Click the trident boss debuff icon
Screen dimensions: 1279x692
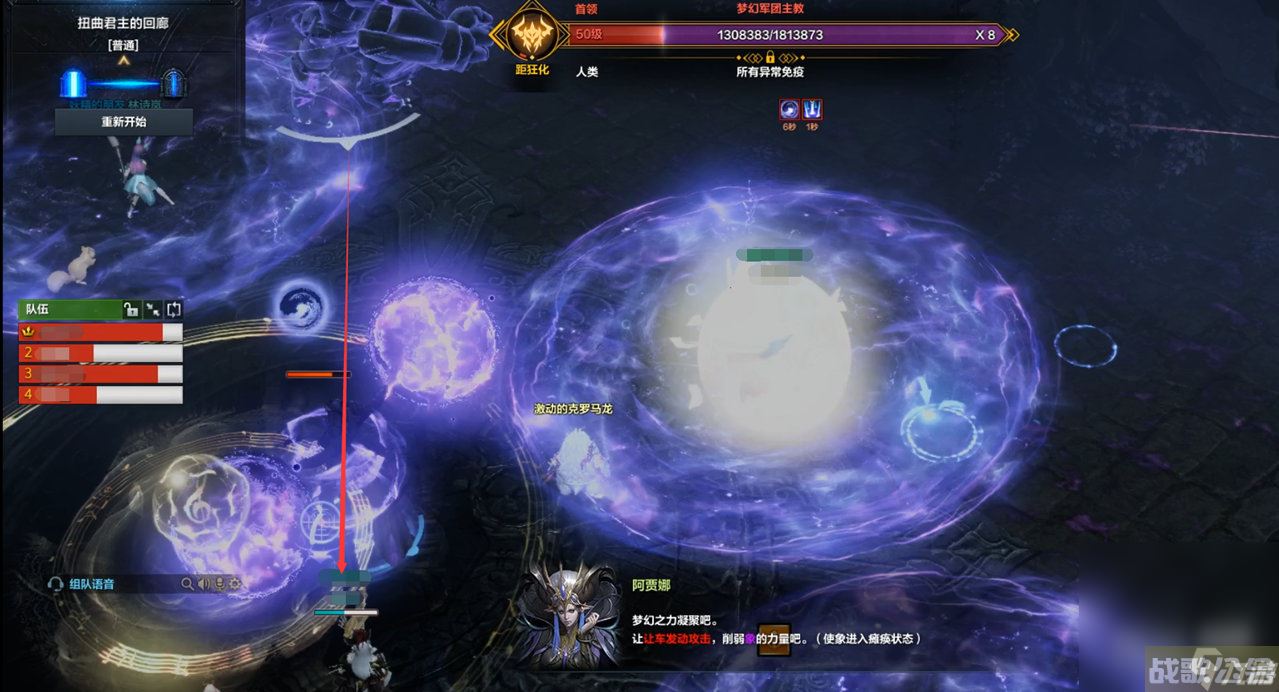[812, 107]
